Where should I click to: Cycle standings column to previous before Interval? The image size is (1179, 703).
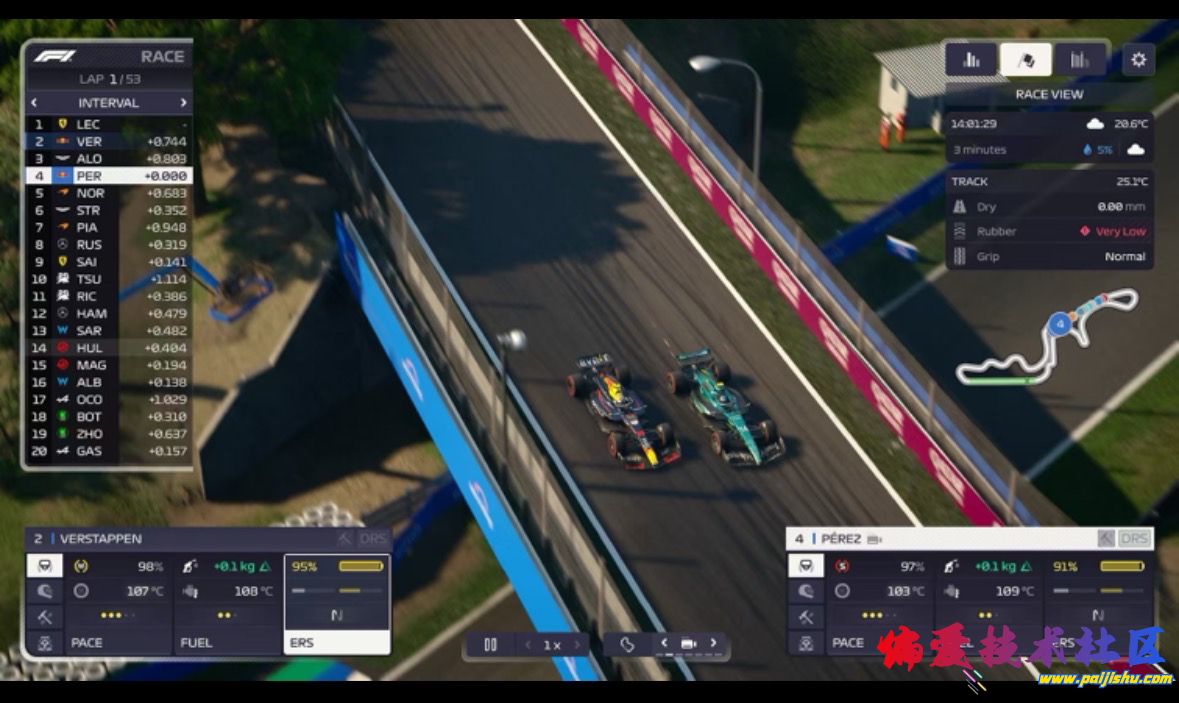(x=34, y=102)
